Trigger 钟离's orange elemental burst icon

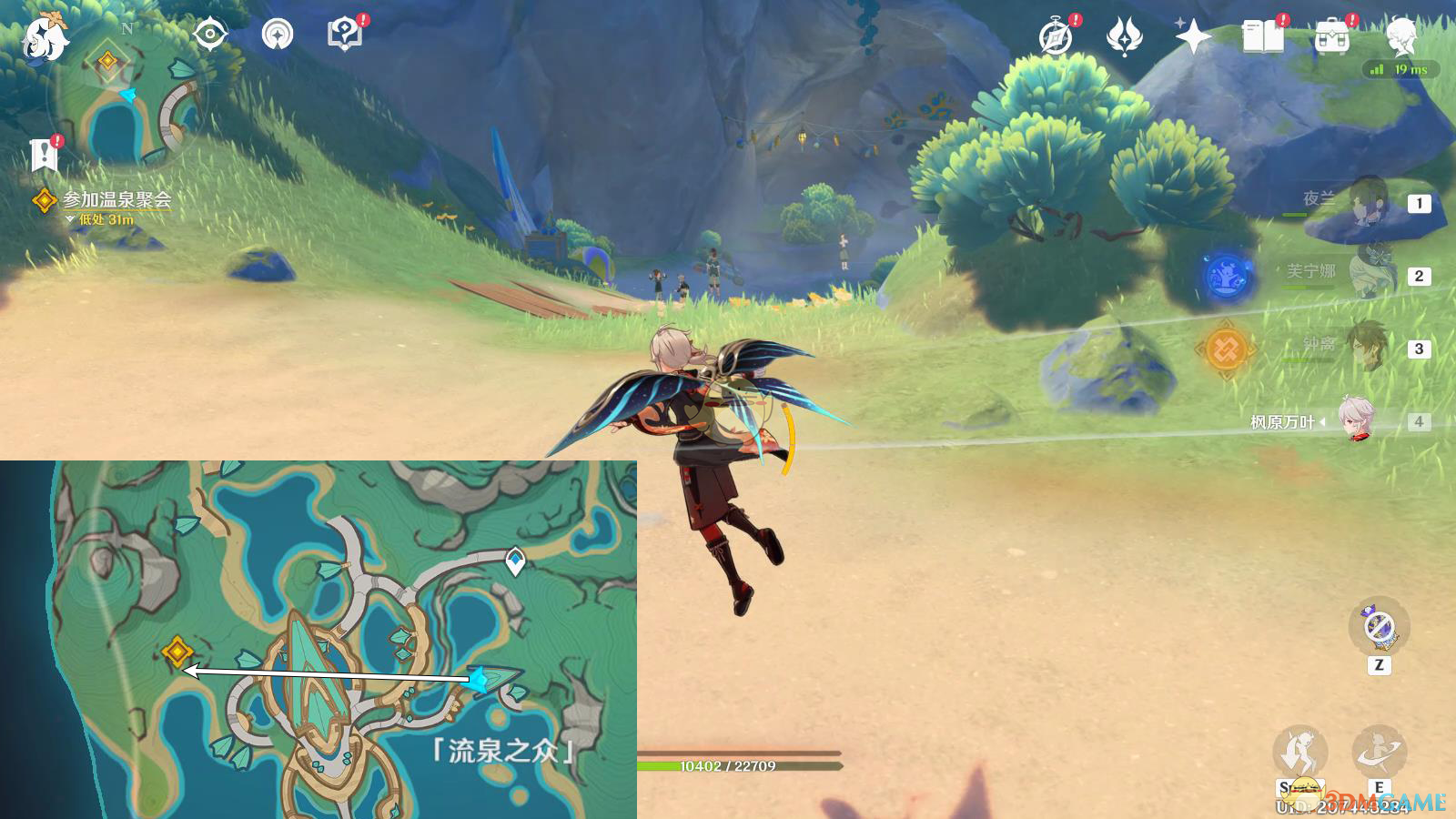1225,349
